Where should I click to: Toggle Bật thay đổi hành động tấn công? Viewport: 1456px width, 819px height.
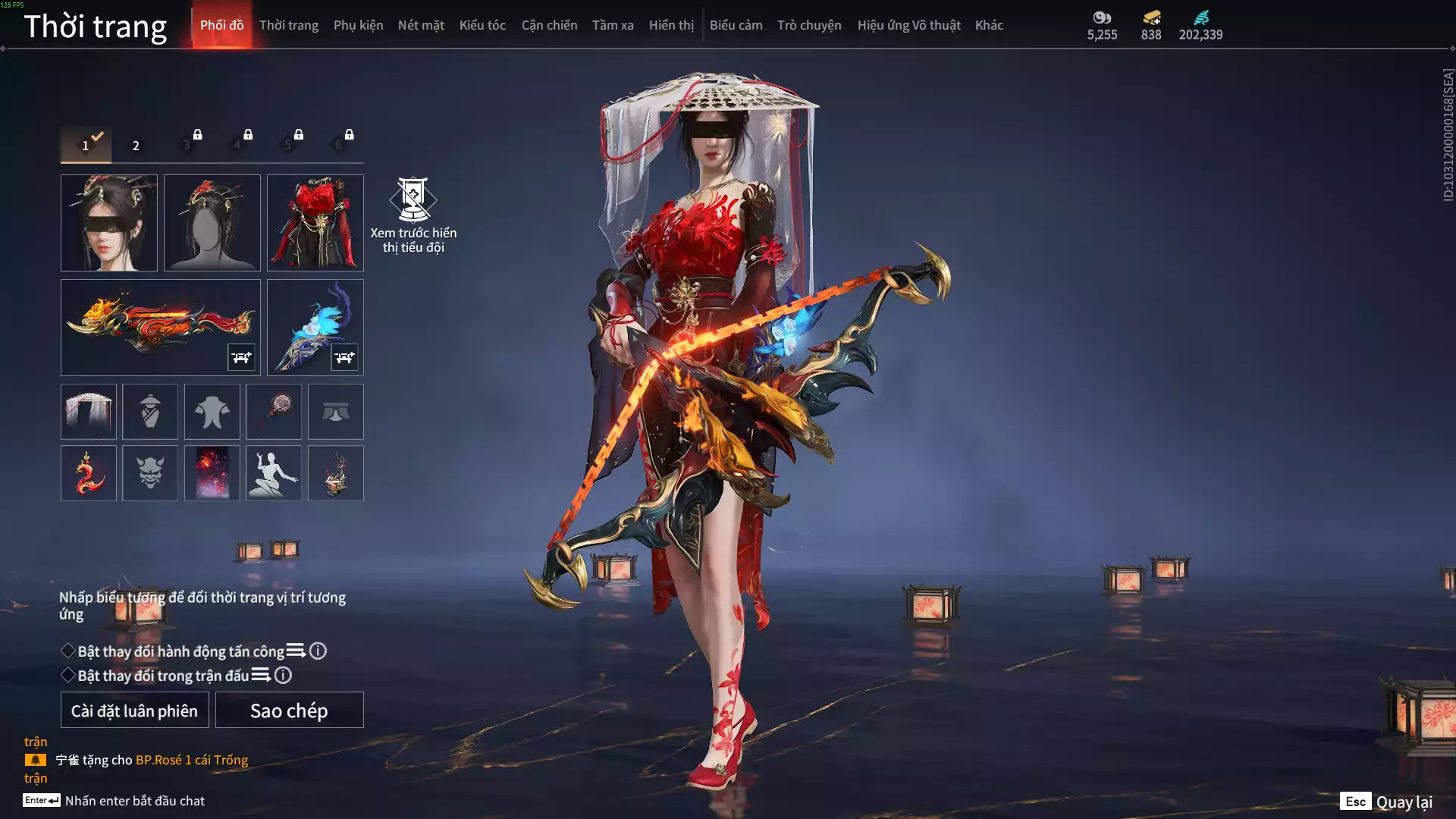[x=68, y=651]
